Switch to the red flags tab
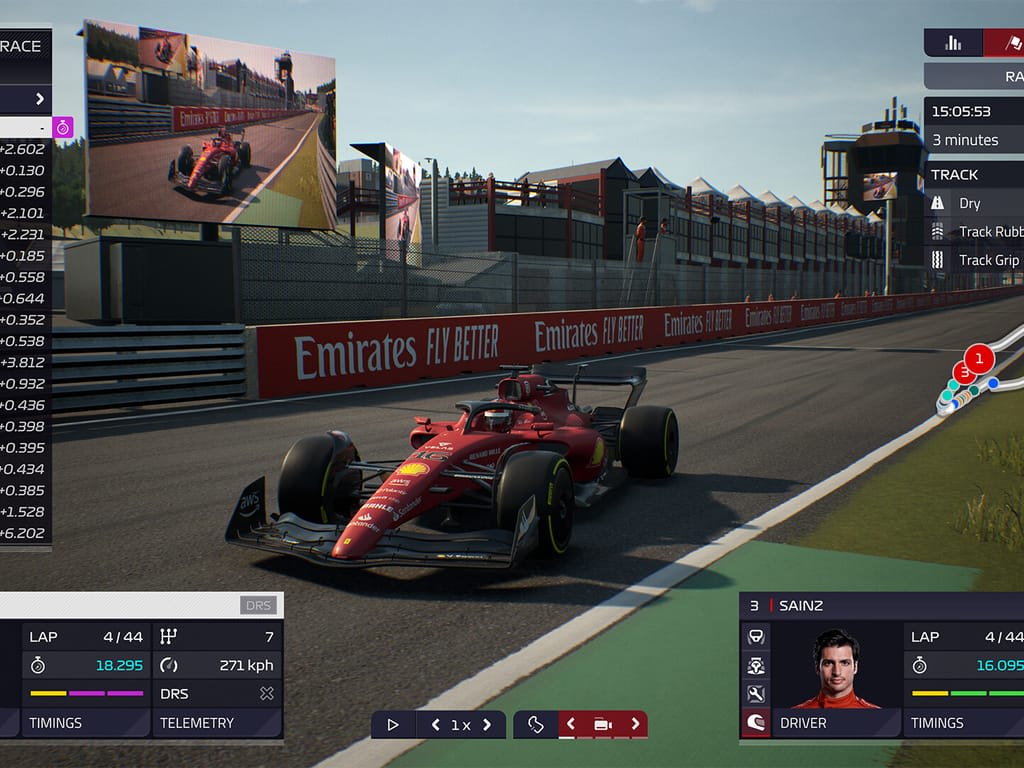 point(1004,43)
